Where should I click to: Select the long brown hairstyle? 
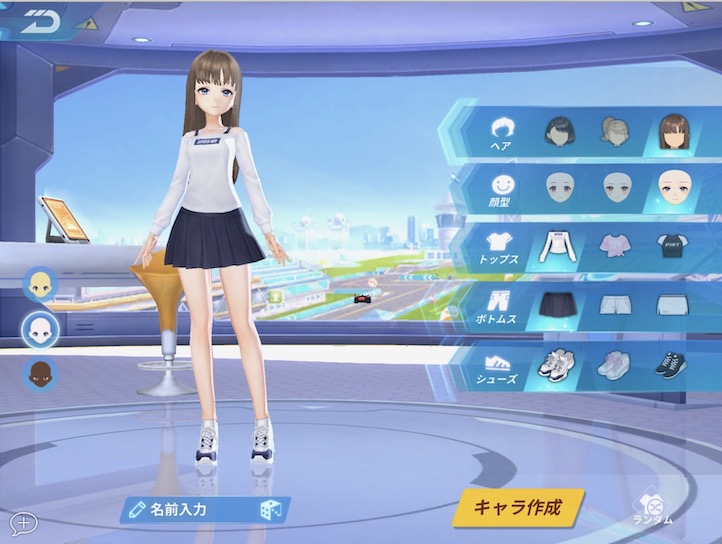(x=671, y=130)
